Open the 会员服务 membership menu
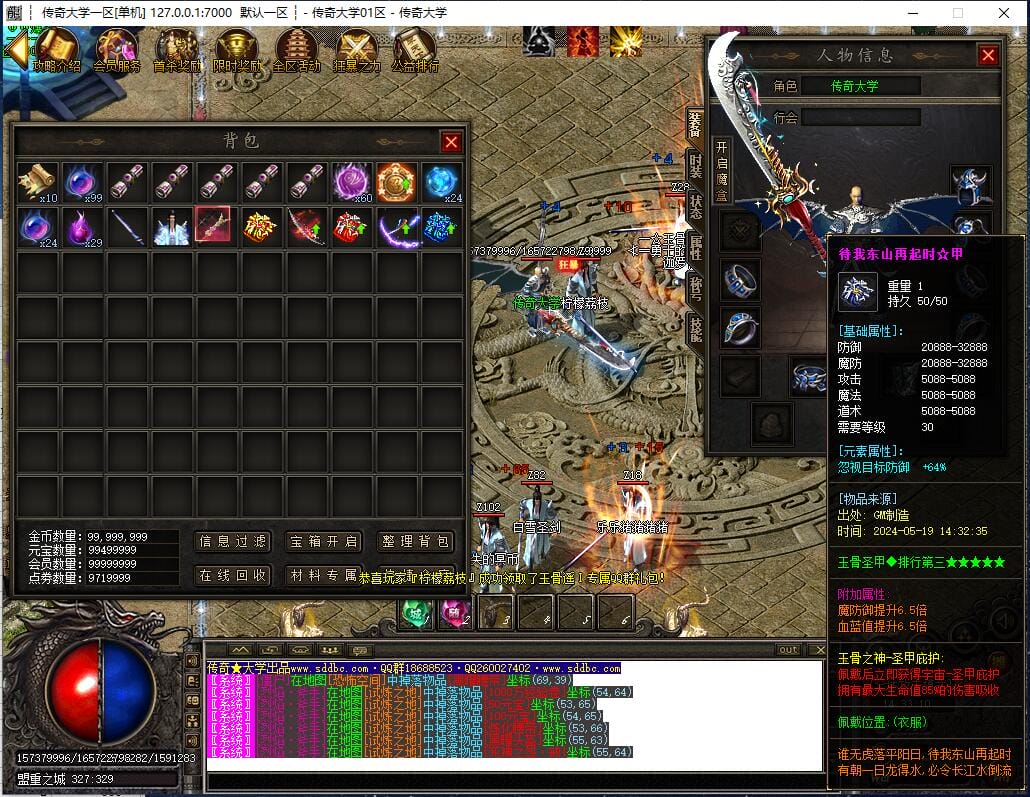This screenshot has height=797, width=1030. tap(116, 51)
